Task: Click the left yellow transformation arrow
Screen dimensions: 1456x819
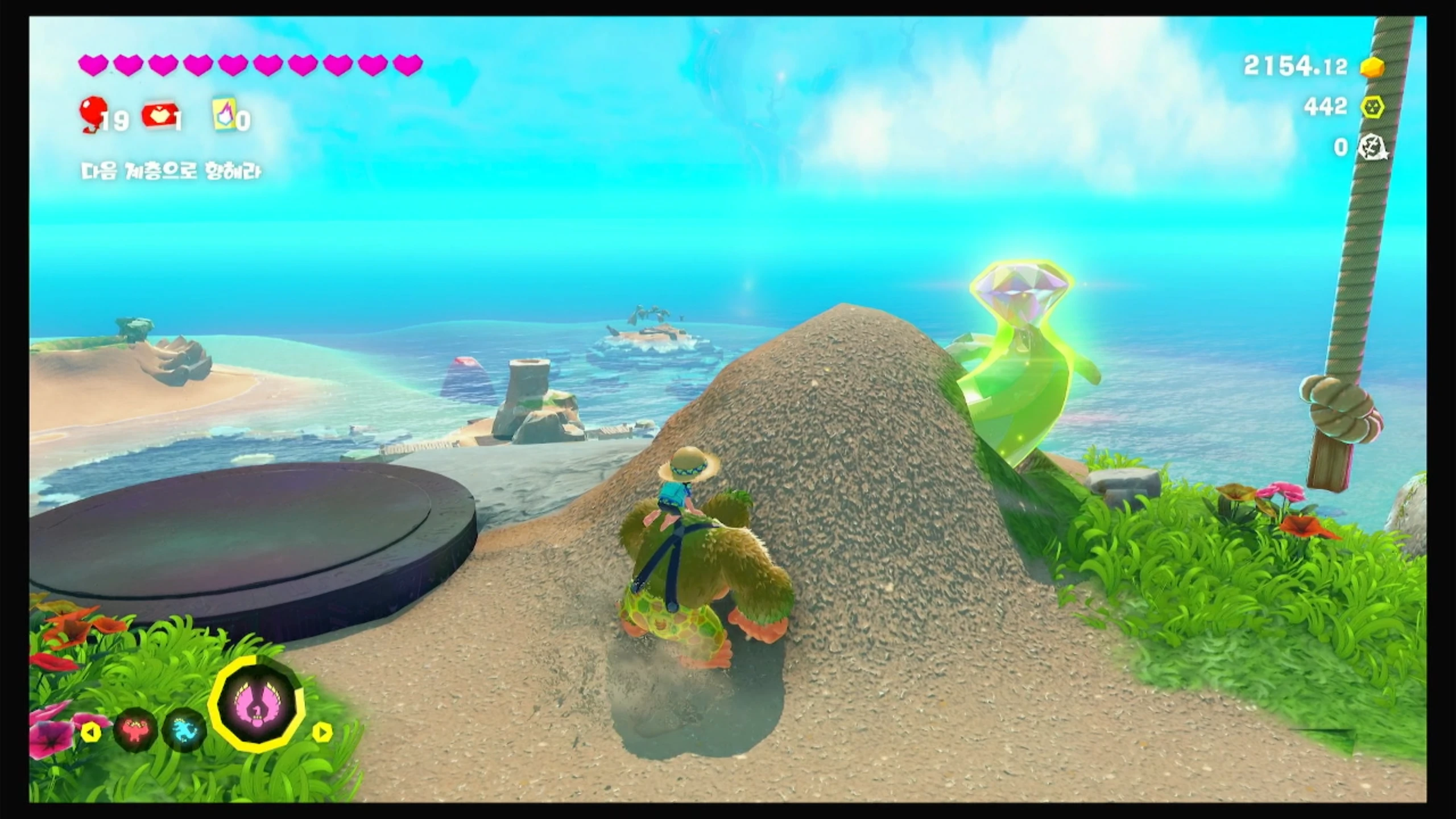Action: 91,732
